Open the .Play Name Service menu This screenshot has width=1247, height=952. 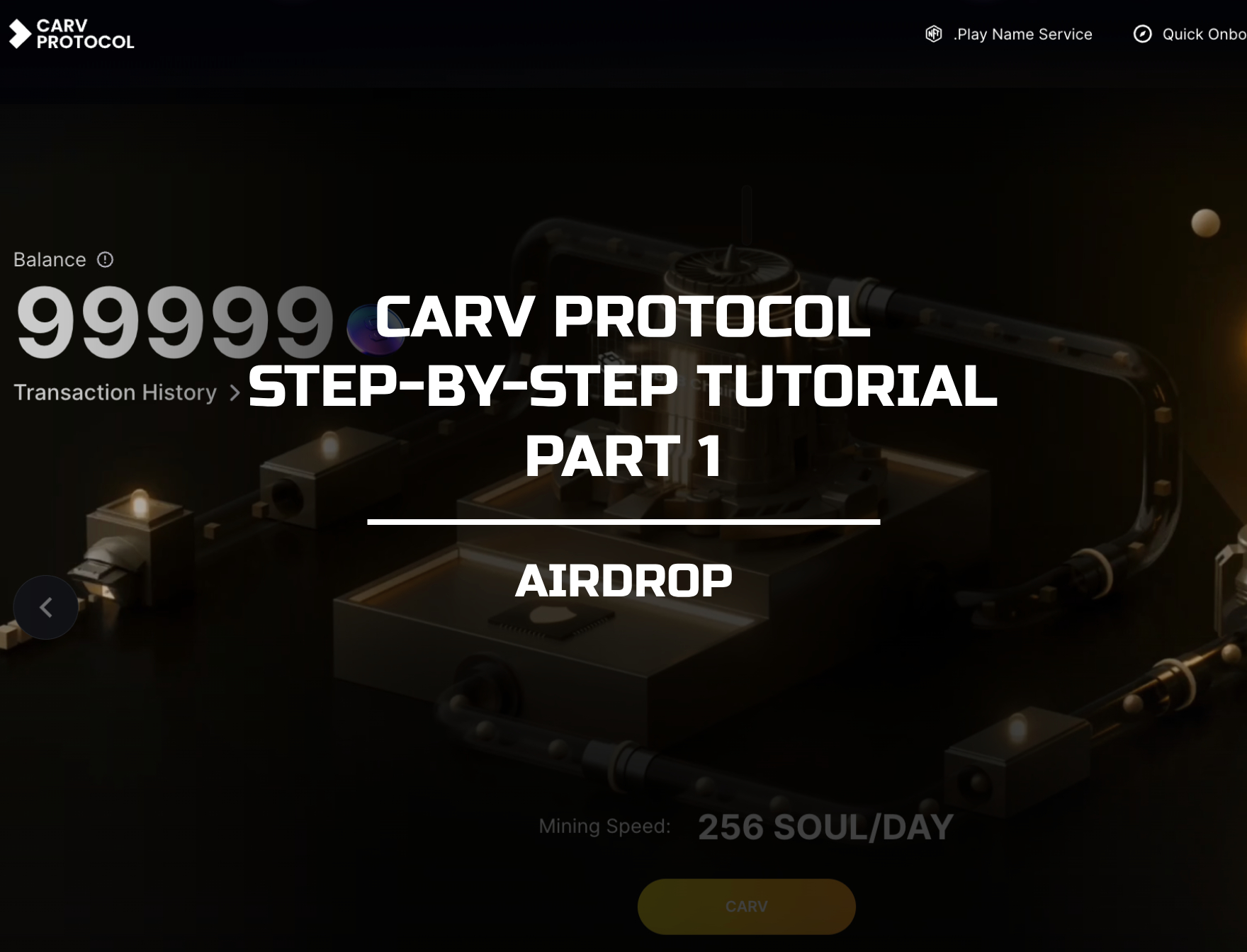[x=1022, y=33]
